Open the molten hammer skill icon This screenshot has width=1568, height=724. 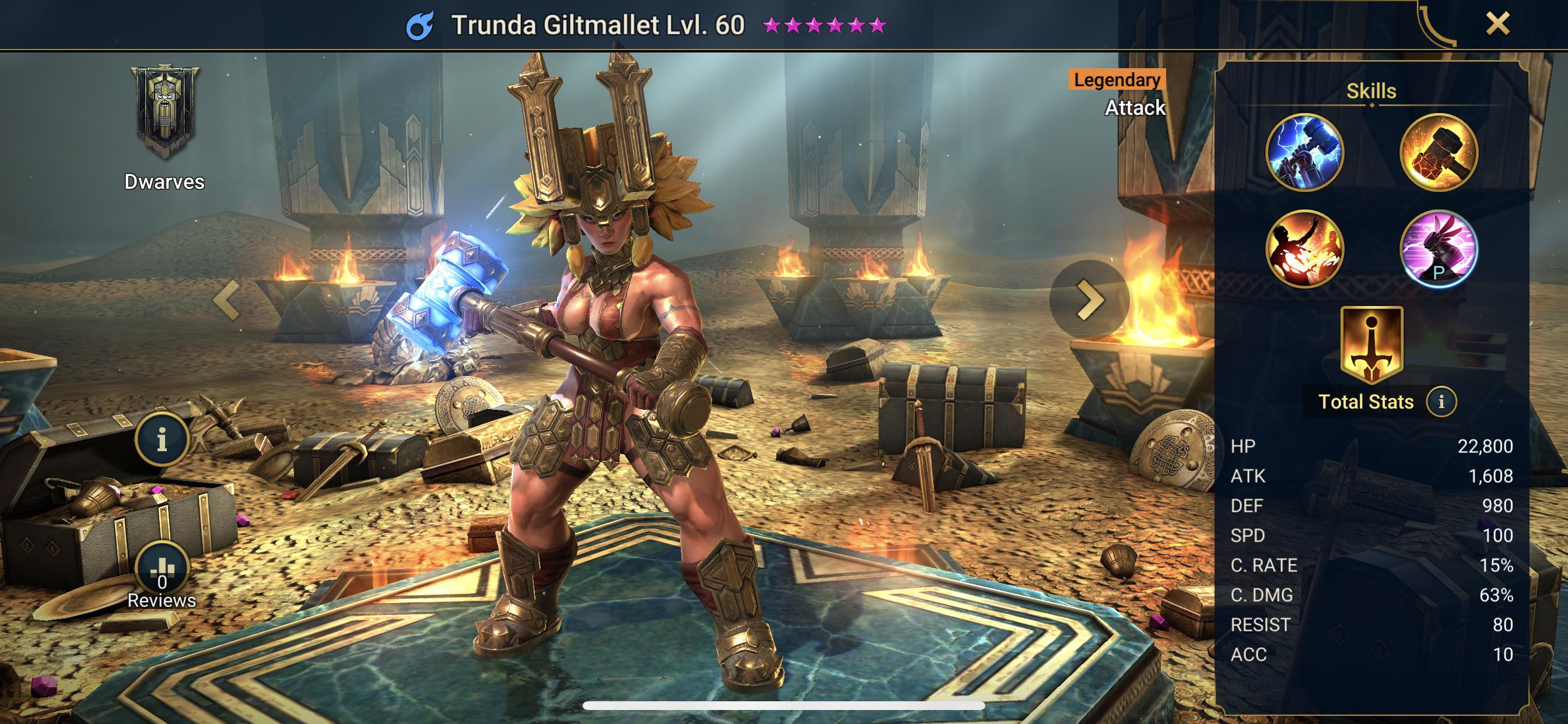click(x=1438, y=152)
